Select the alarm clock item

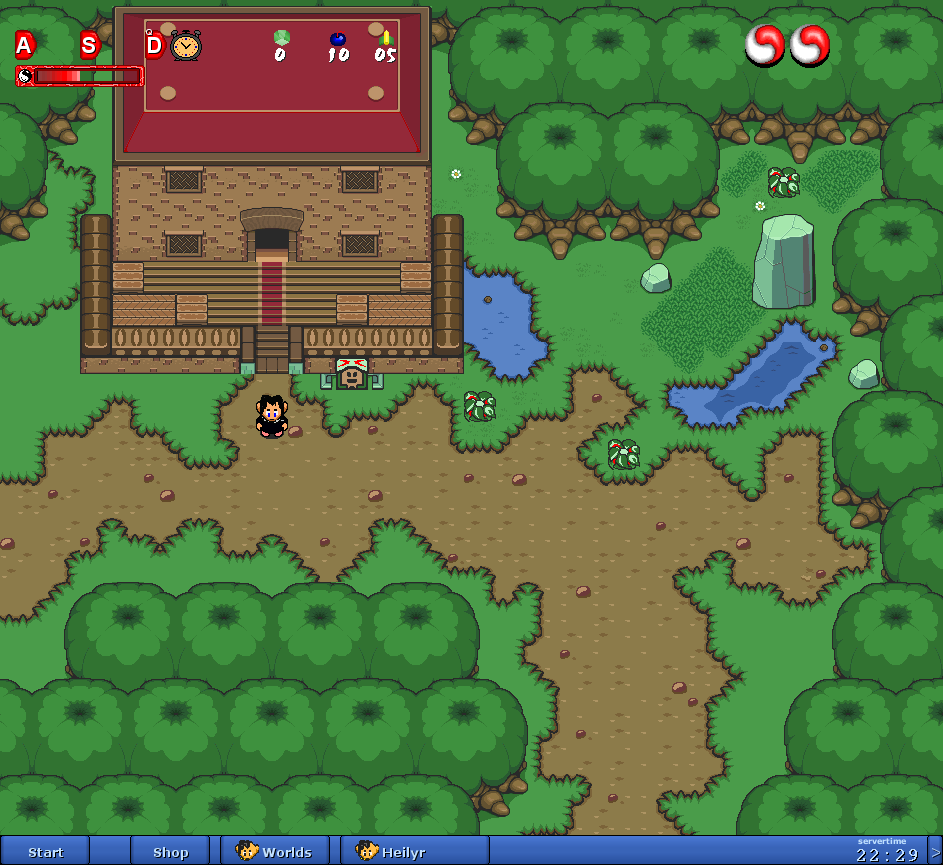point(186,46)
